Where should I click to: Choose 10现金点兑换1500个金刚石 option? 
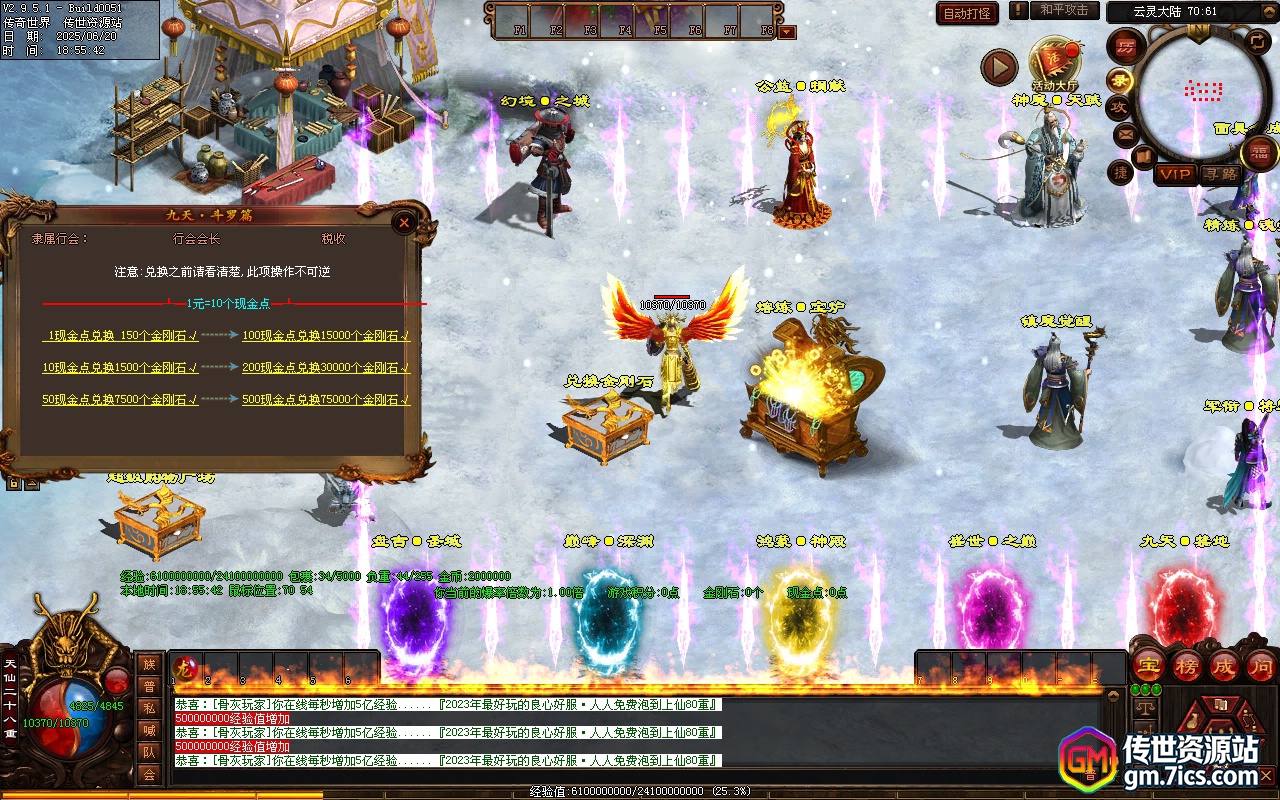pyautogui.click(x=120, y=367)
